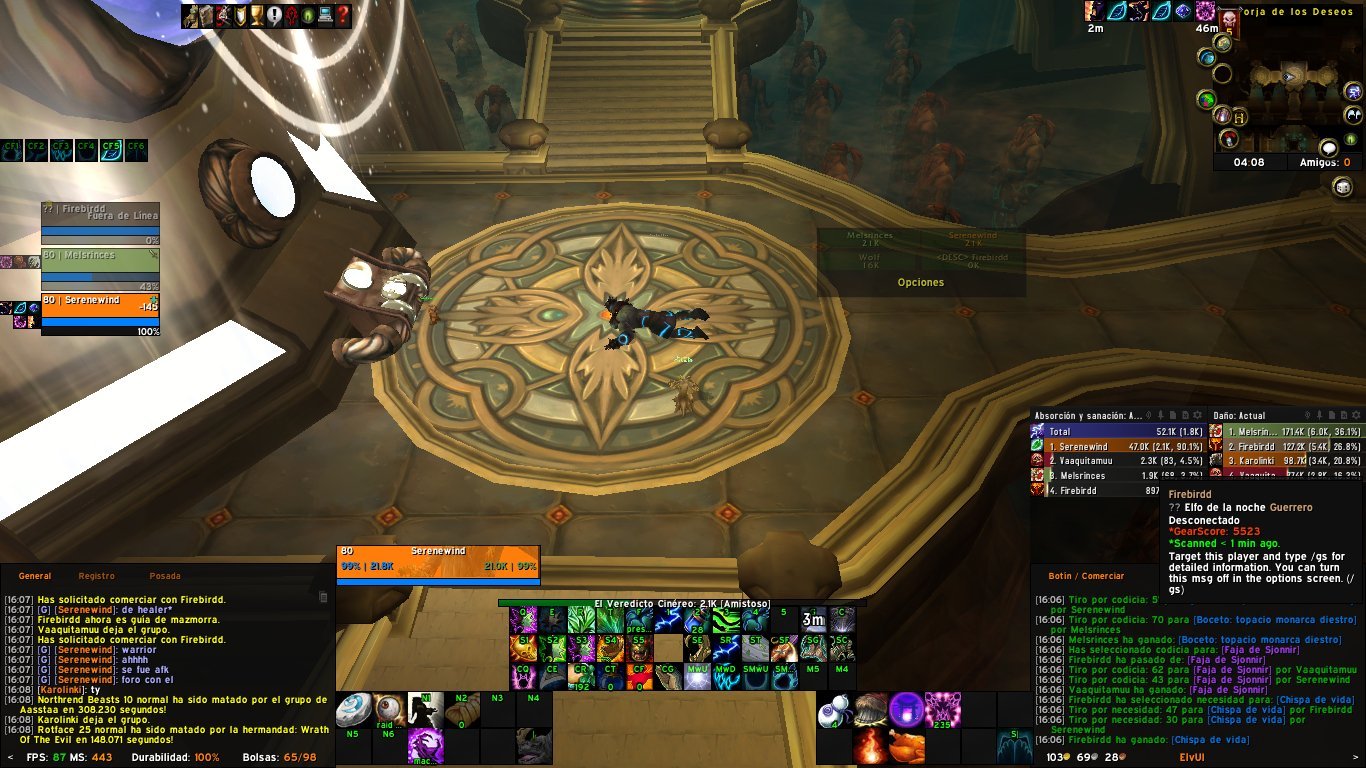Open the red question mark help button
The width and height of the screenshot is (1366, 768).
(x=343, y=16)
